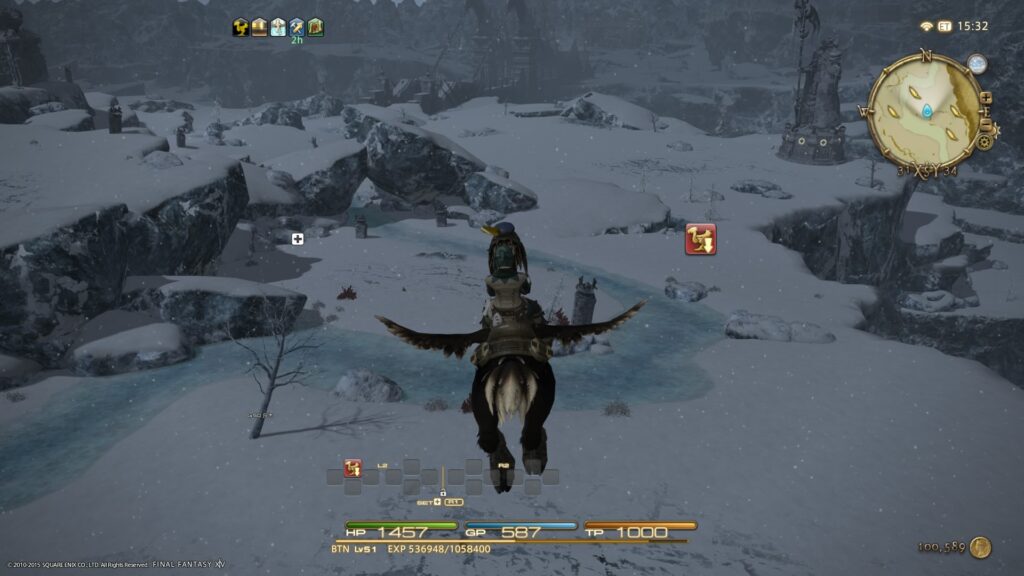Toggle the ET clock display
Screen dimensions: 1024x576
944,26
